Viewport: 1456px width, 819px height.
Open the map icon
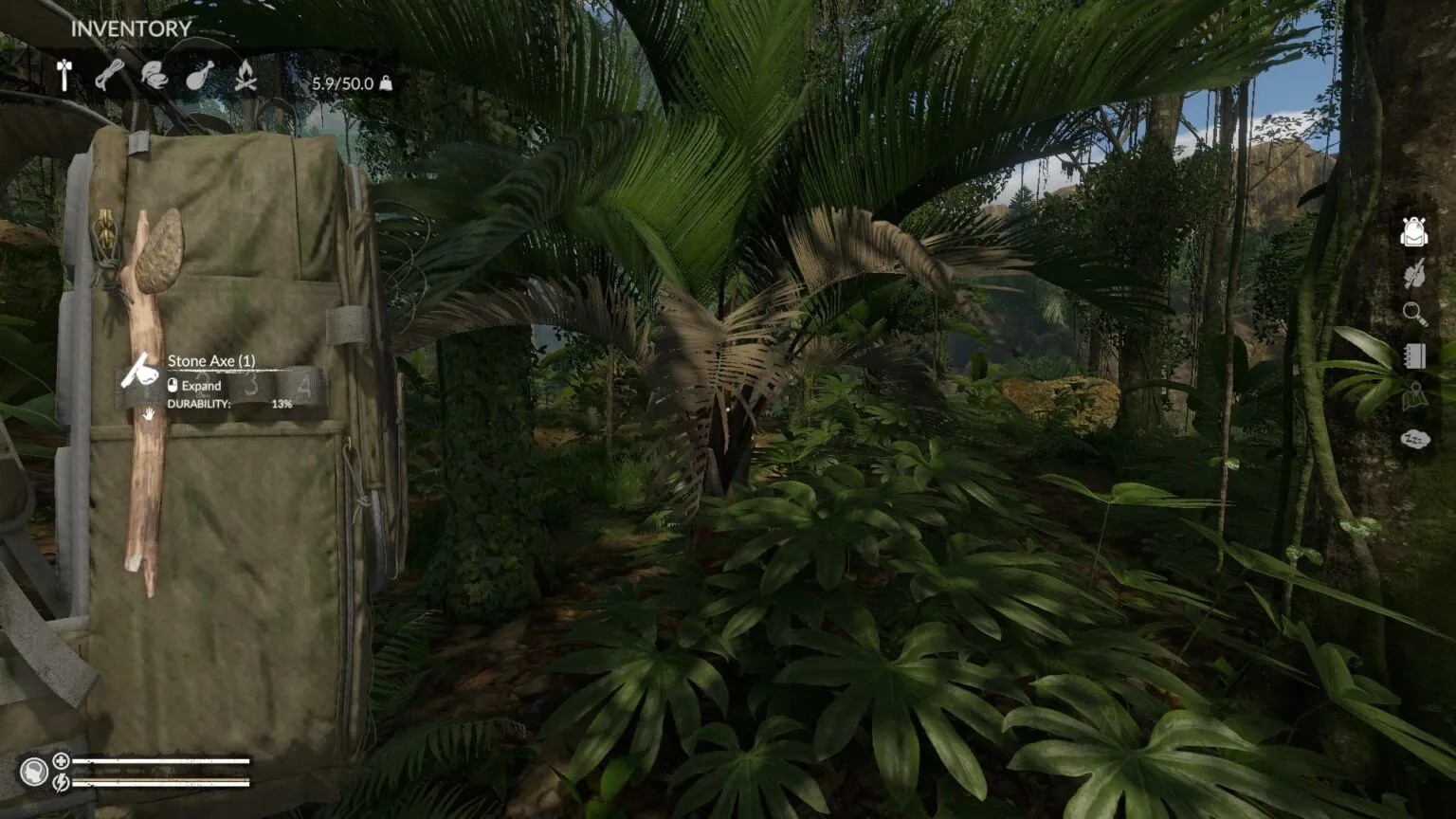point(1413,397)
